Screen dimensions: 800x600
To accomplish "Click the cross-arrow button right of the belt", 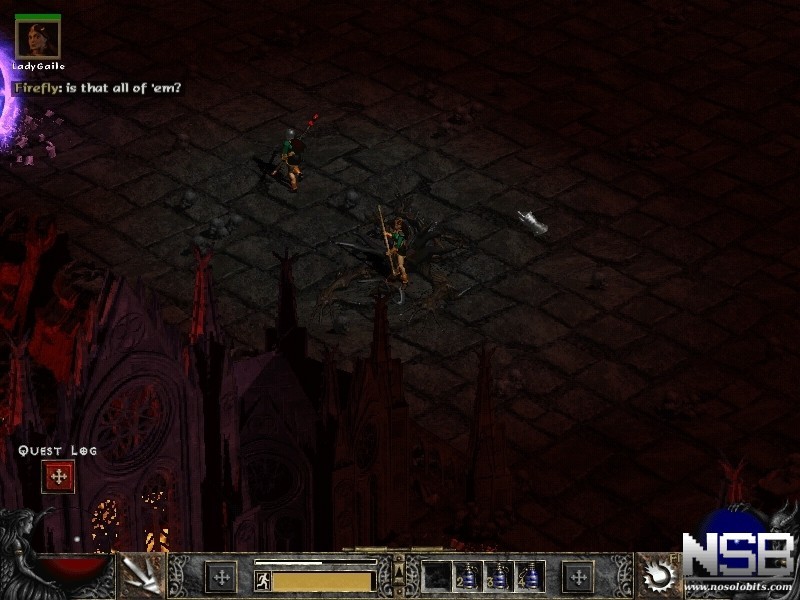I will pyautogui.click(x=578, y=576).
